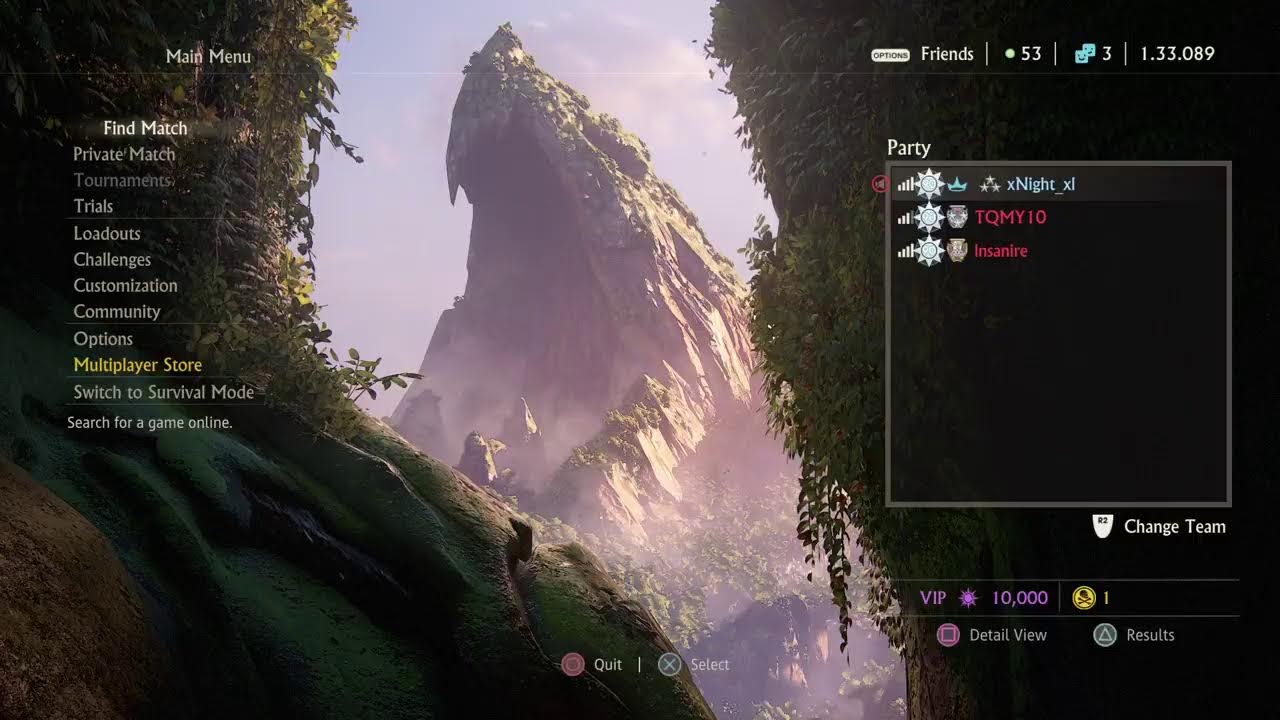Visit the Multiplayer Store
1280x720 pixels.
click(138, 365)
